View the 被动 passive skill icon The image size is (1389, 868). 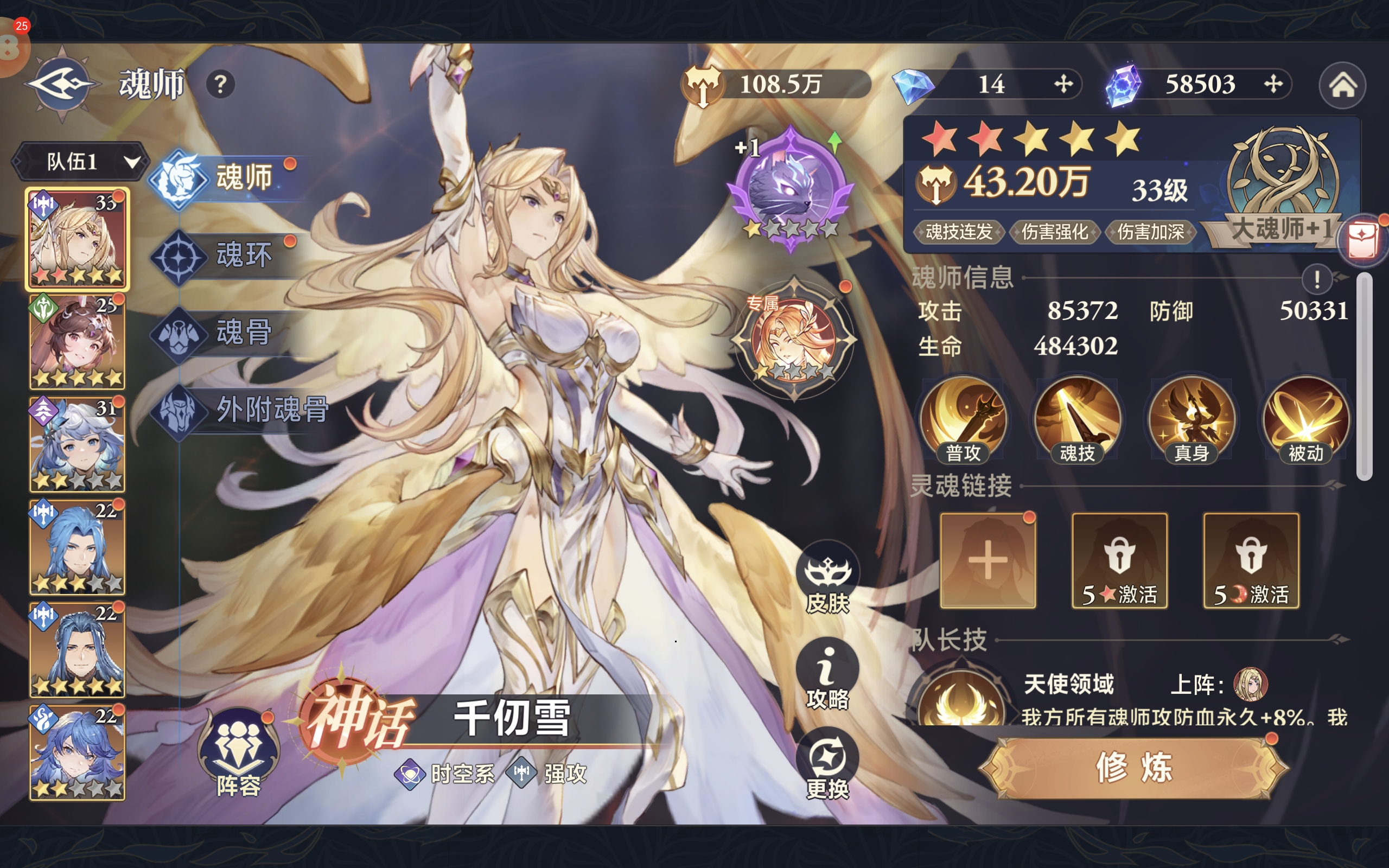(x=1306, y=419)
